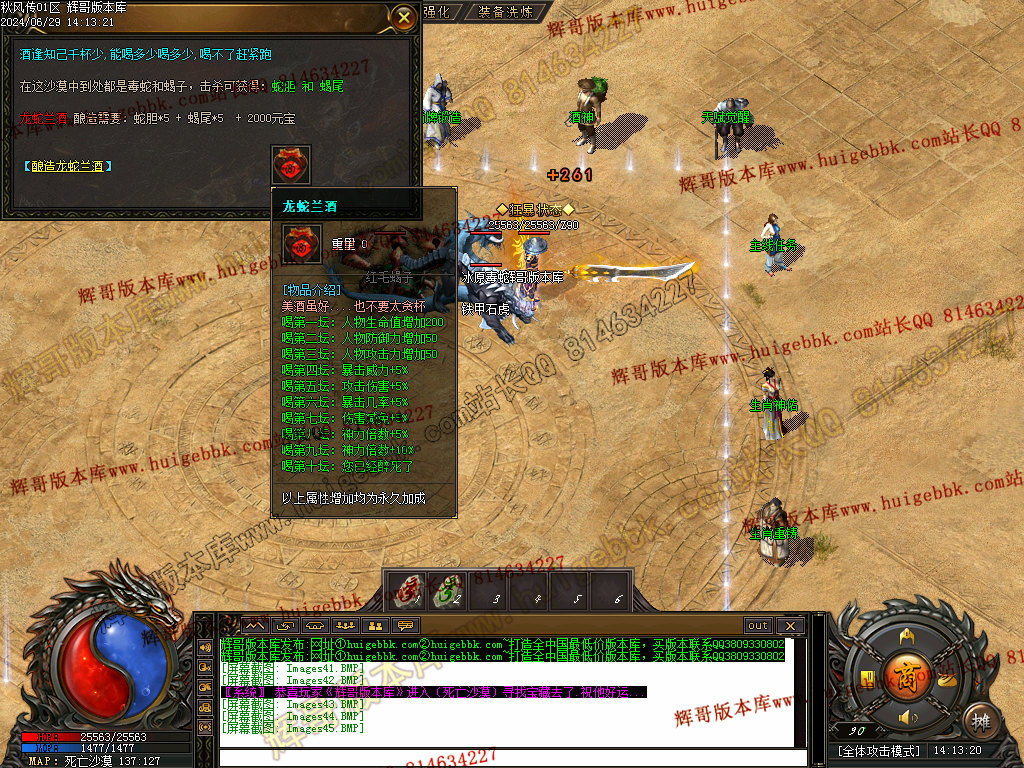Open the 强化 enhancement tab

pyautogui.click(x=437, y=12)
